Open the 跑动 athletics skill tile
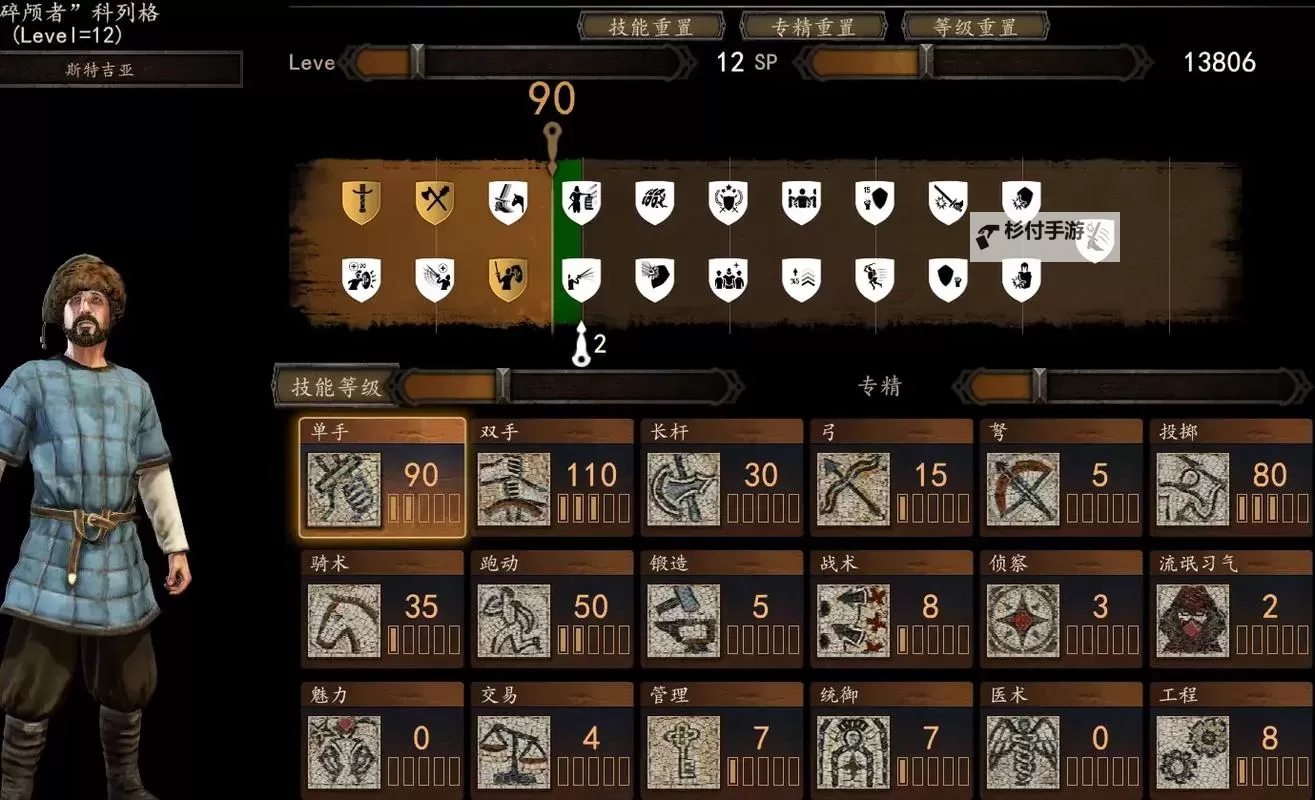Image resolution: width=1315 pixels, height=800 pixels. coord(553,610)
